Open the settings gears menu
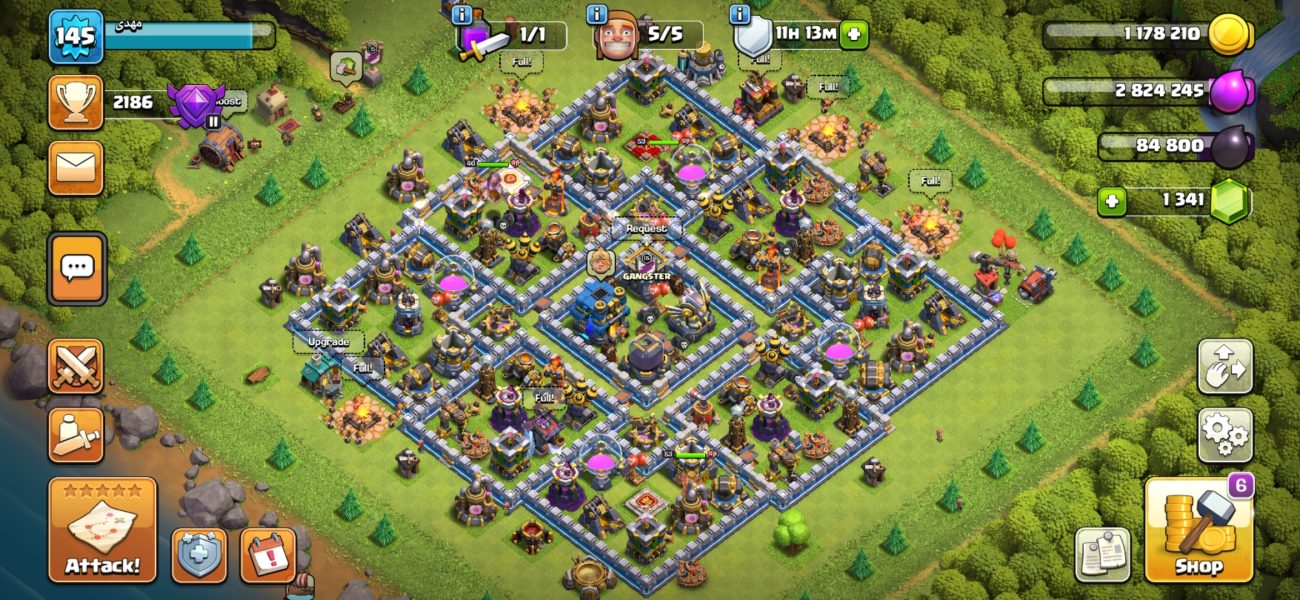 [1225, 434]
